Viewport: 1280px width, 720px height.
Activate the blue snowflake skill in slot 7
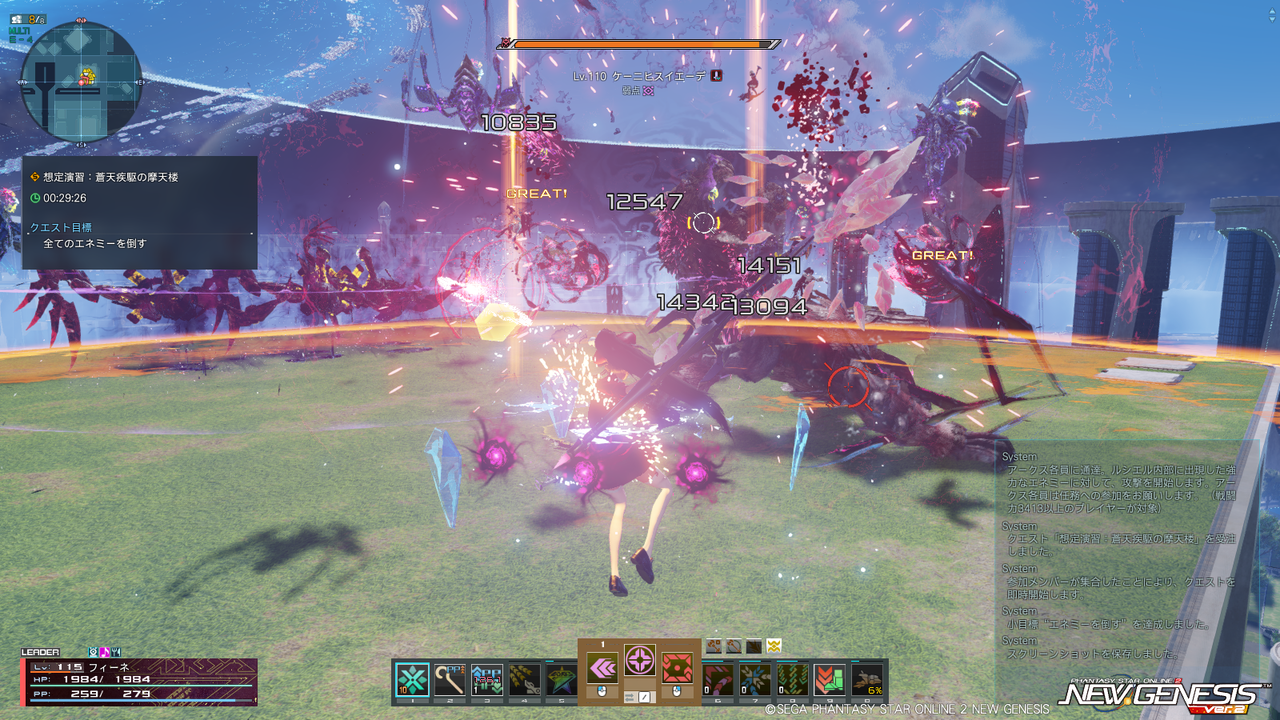pyautogui.click(x=755, y=679)
